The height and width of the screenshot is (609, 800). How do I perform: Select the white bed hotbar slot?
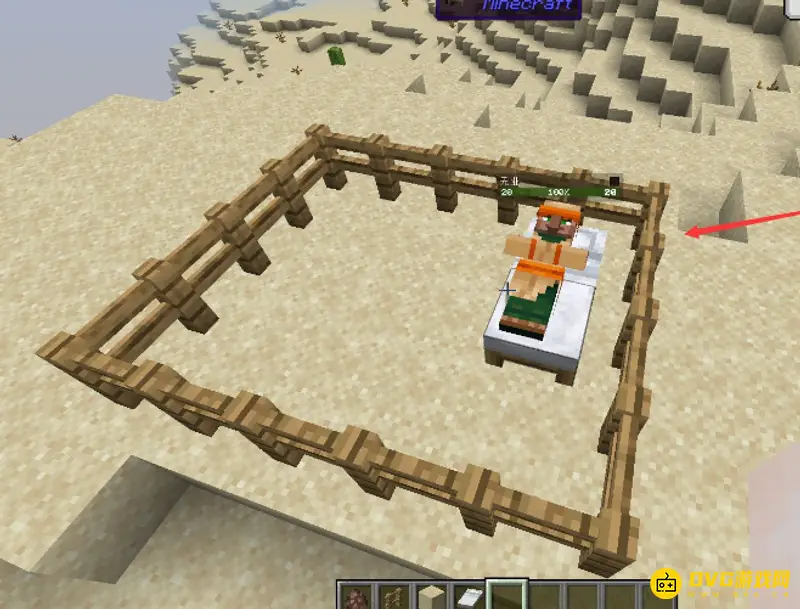pyautogui.click(x=470, y=597)
